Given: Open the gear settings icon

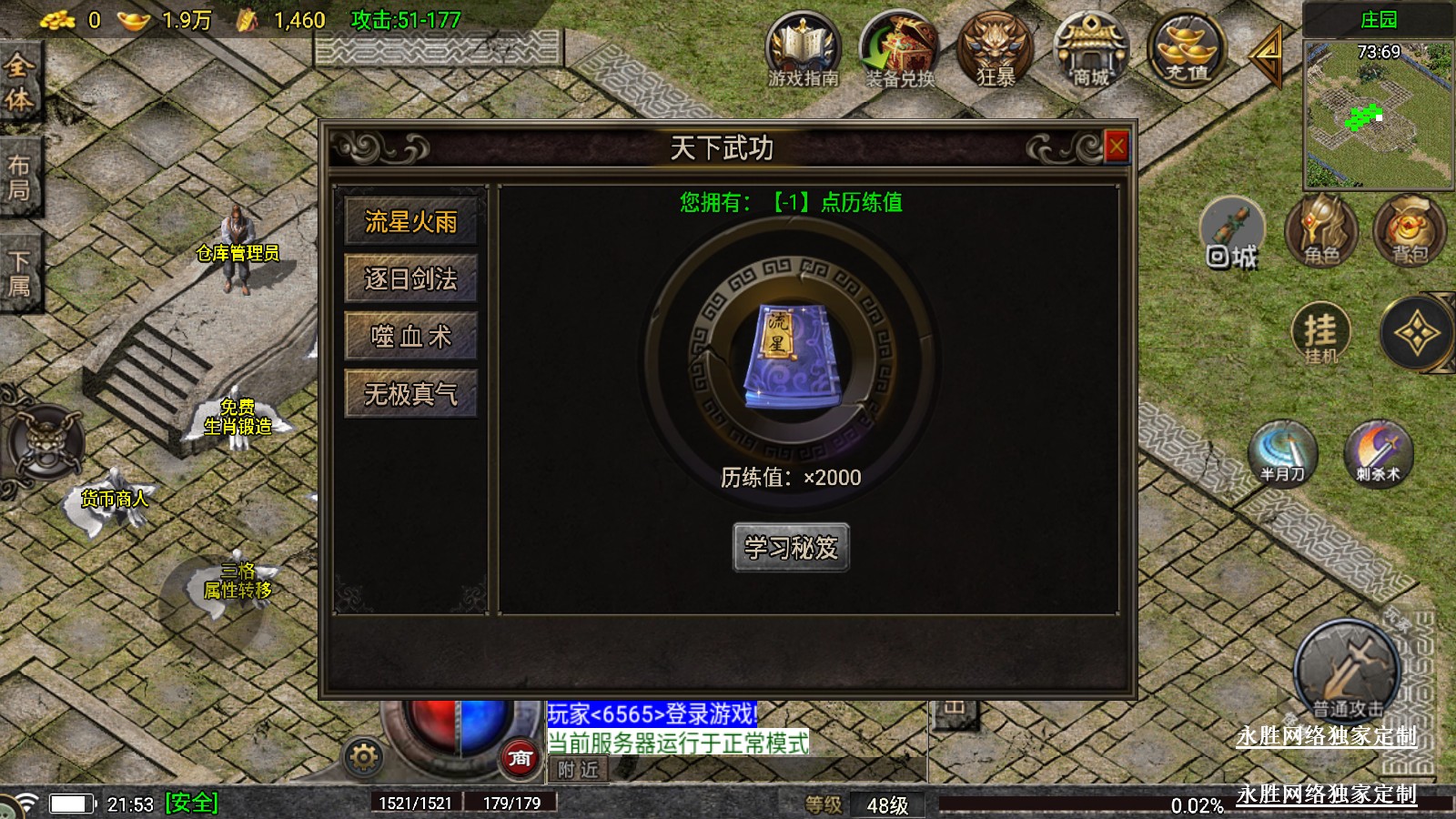Looking at the screenshot, I should [x=363, y=756].
